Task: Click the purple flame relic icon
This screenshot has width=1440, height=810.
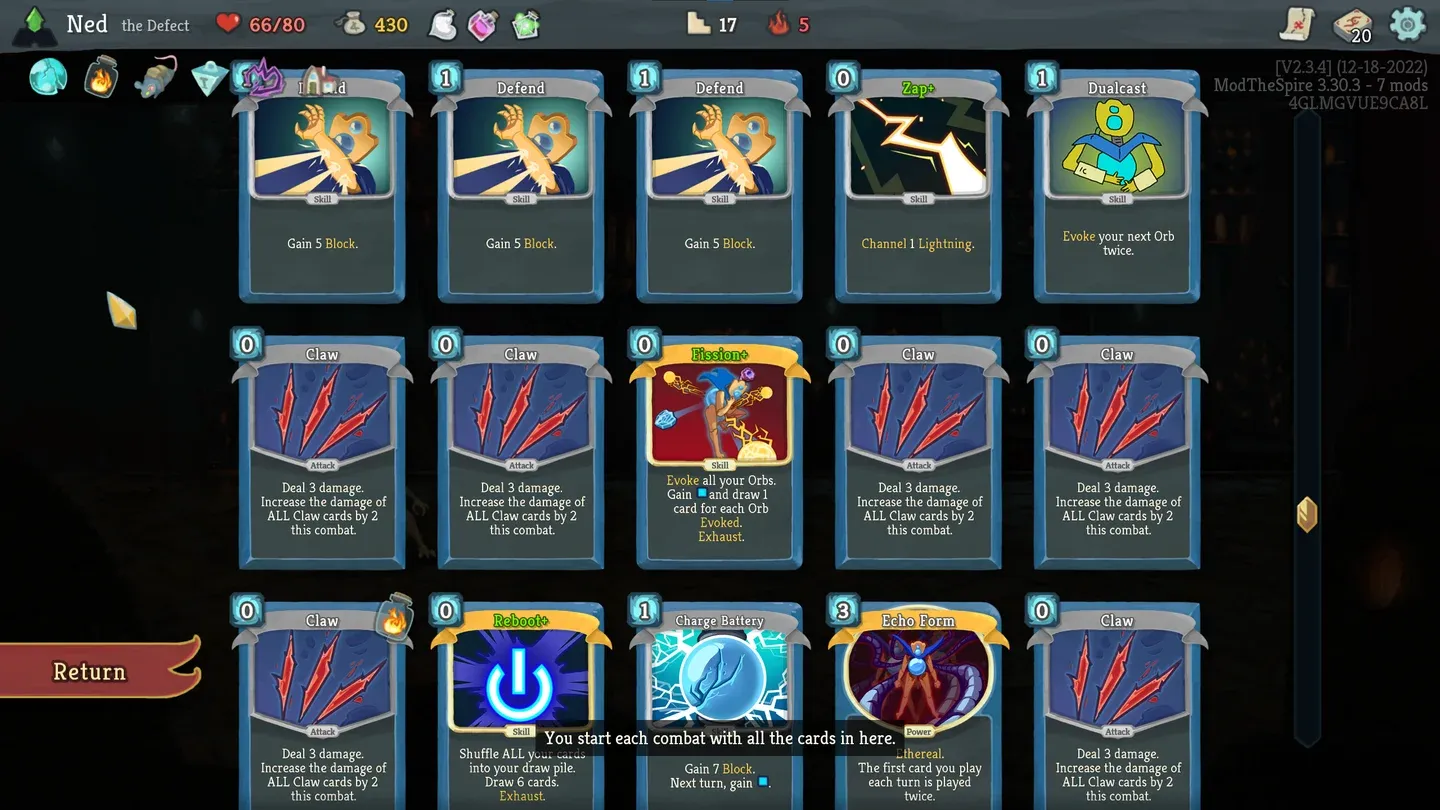Action: 262,76
